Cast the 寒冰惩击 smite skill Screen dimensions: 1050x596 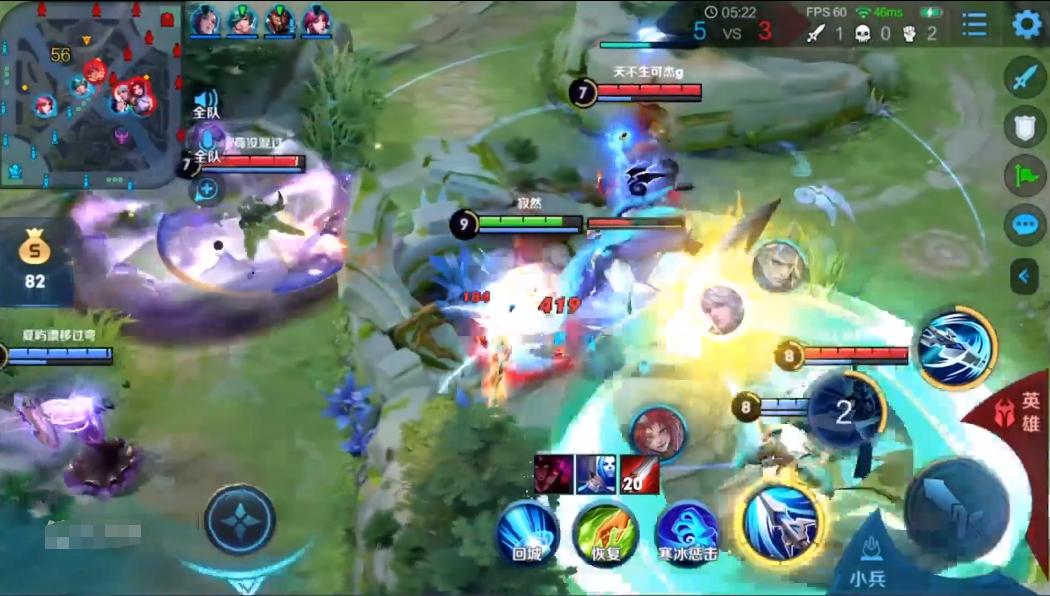point(688,532)
